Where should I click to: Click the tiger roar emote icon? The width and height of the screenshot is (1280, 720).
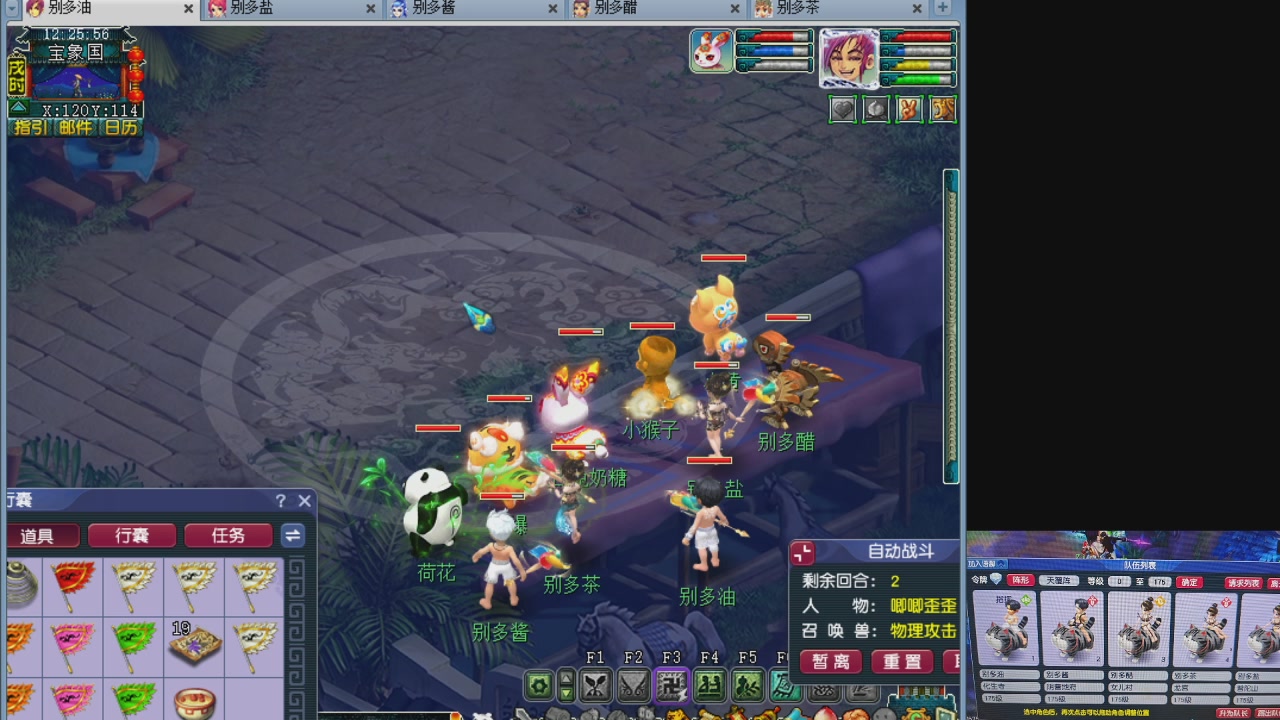[942, 110]
